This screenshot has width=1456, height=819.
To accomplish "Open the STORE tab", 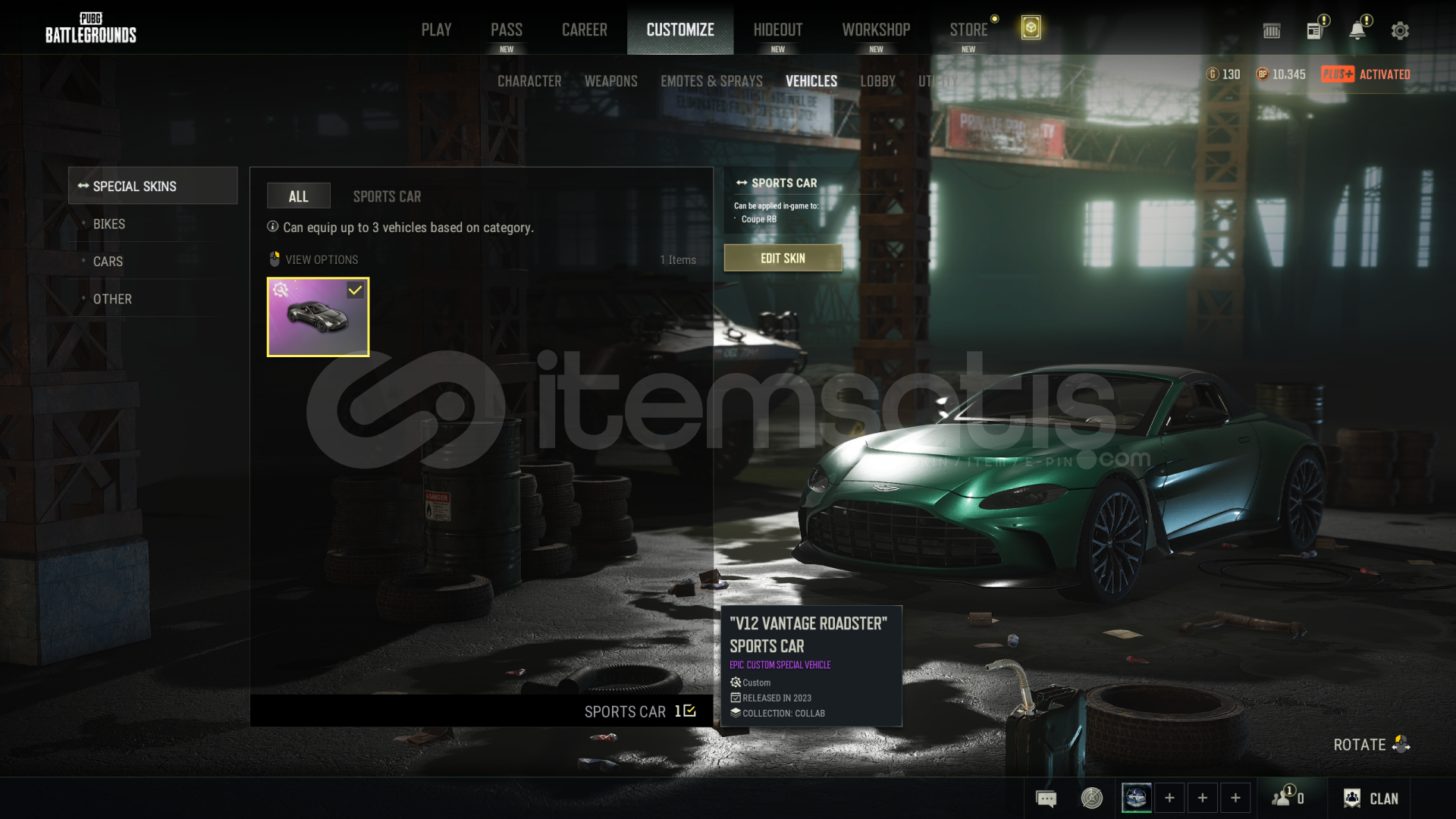I will 968,30.
